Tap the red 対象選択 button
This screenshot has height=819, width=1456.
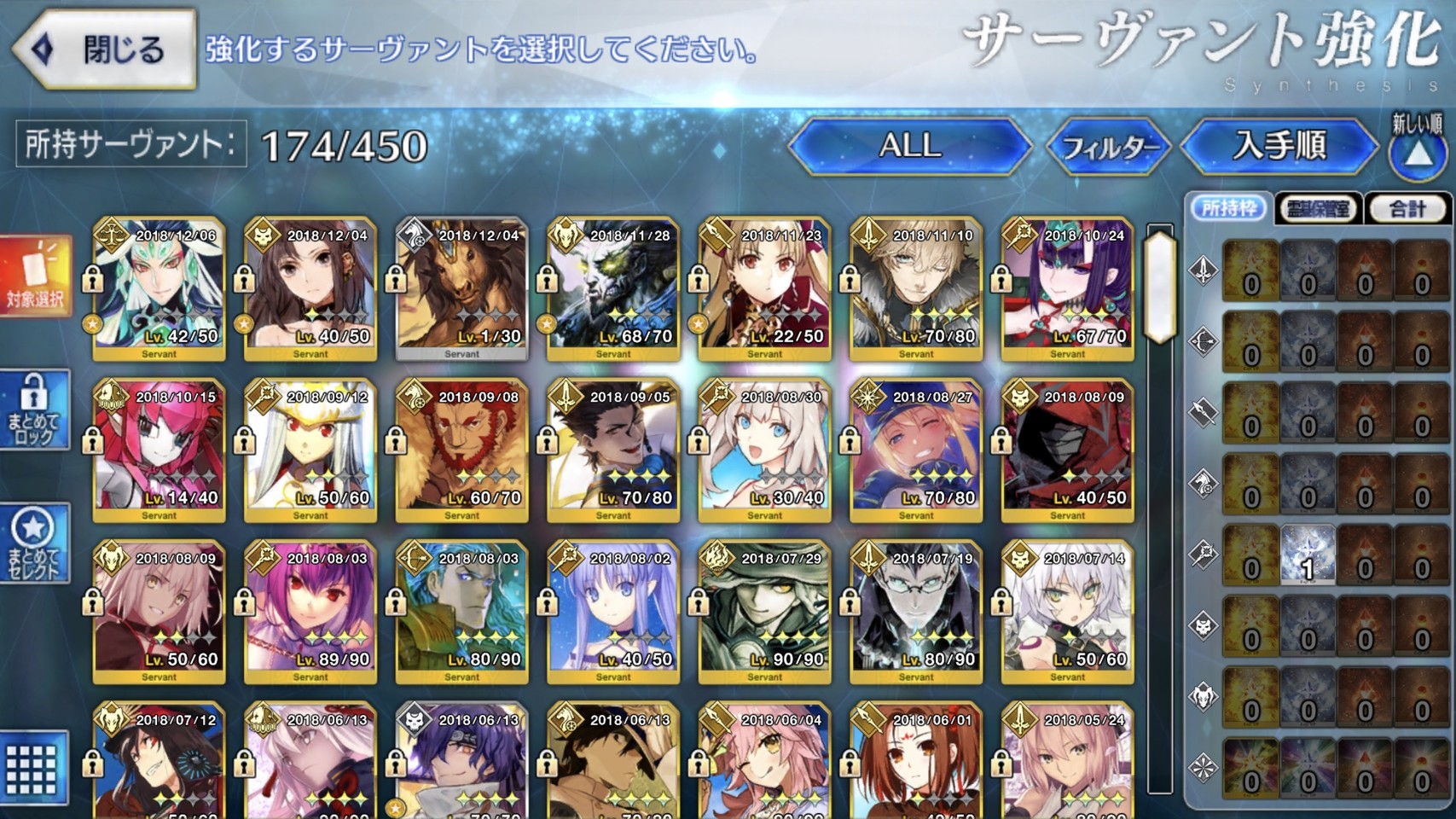35,276
